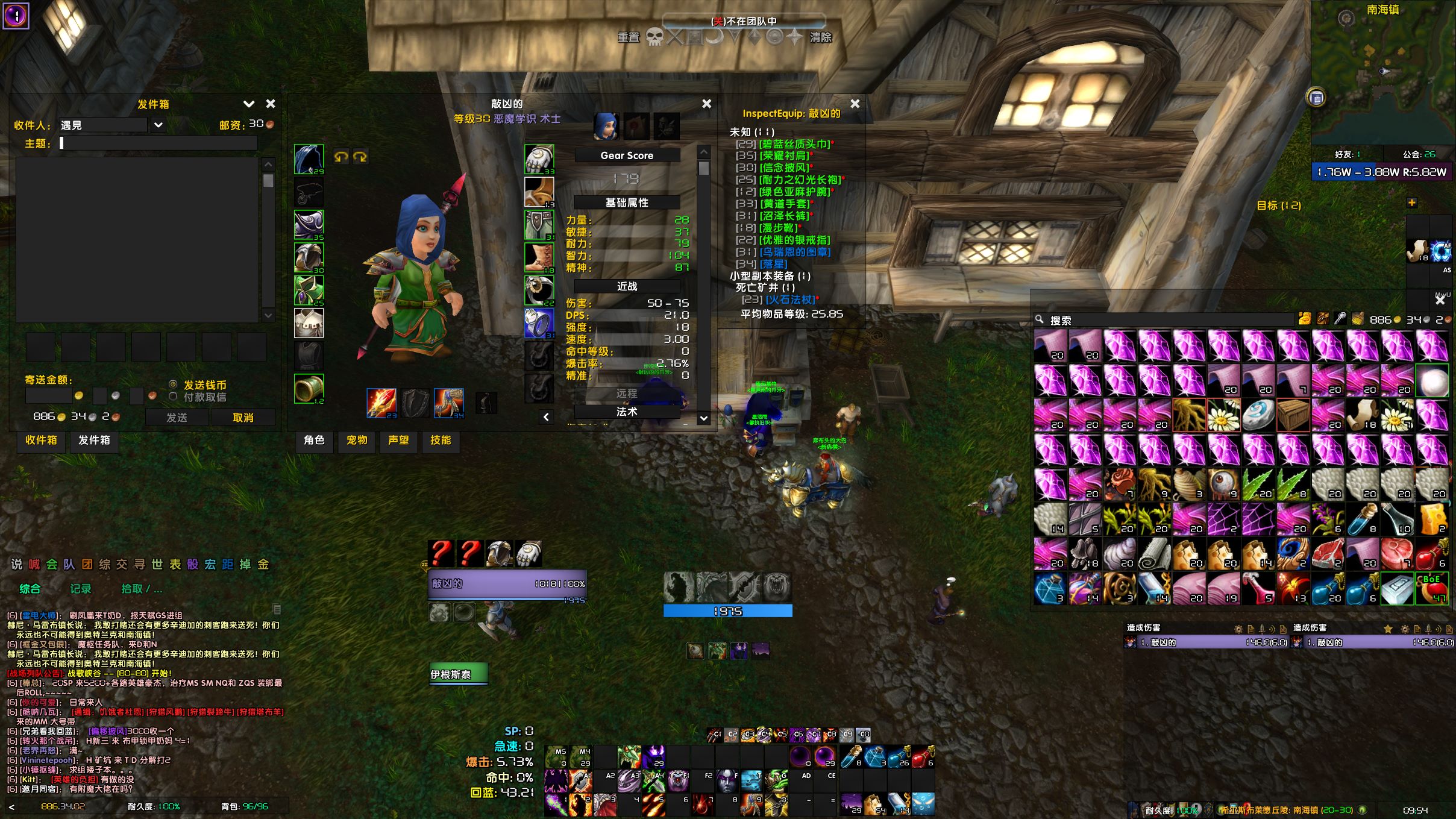Close the InspectEquip panel
Image resolution: width=1456 pixels, height=819 pixels.
[855, 104]
